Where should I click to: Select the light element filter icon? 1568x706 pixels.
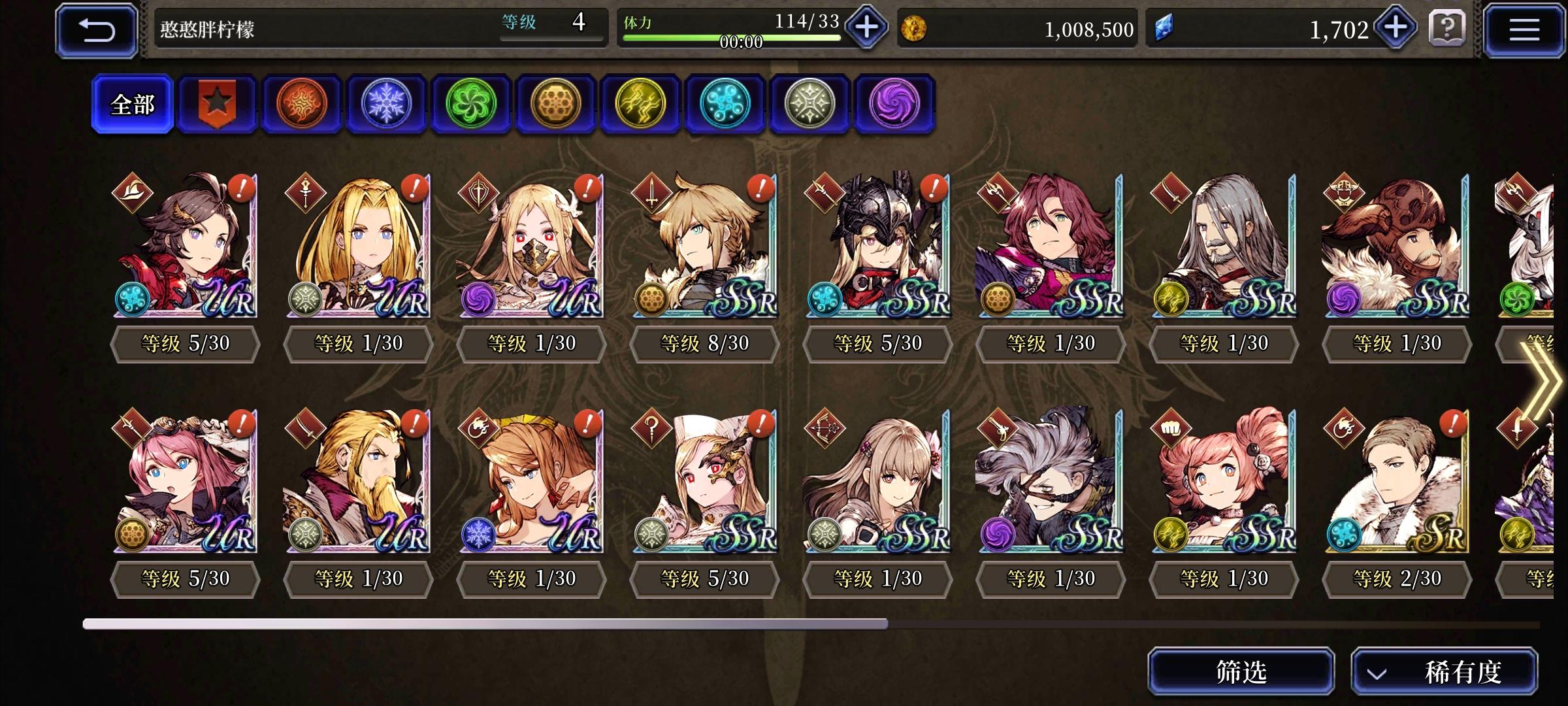click(811, 103)
